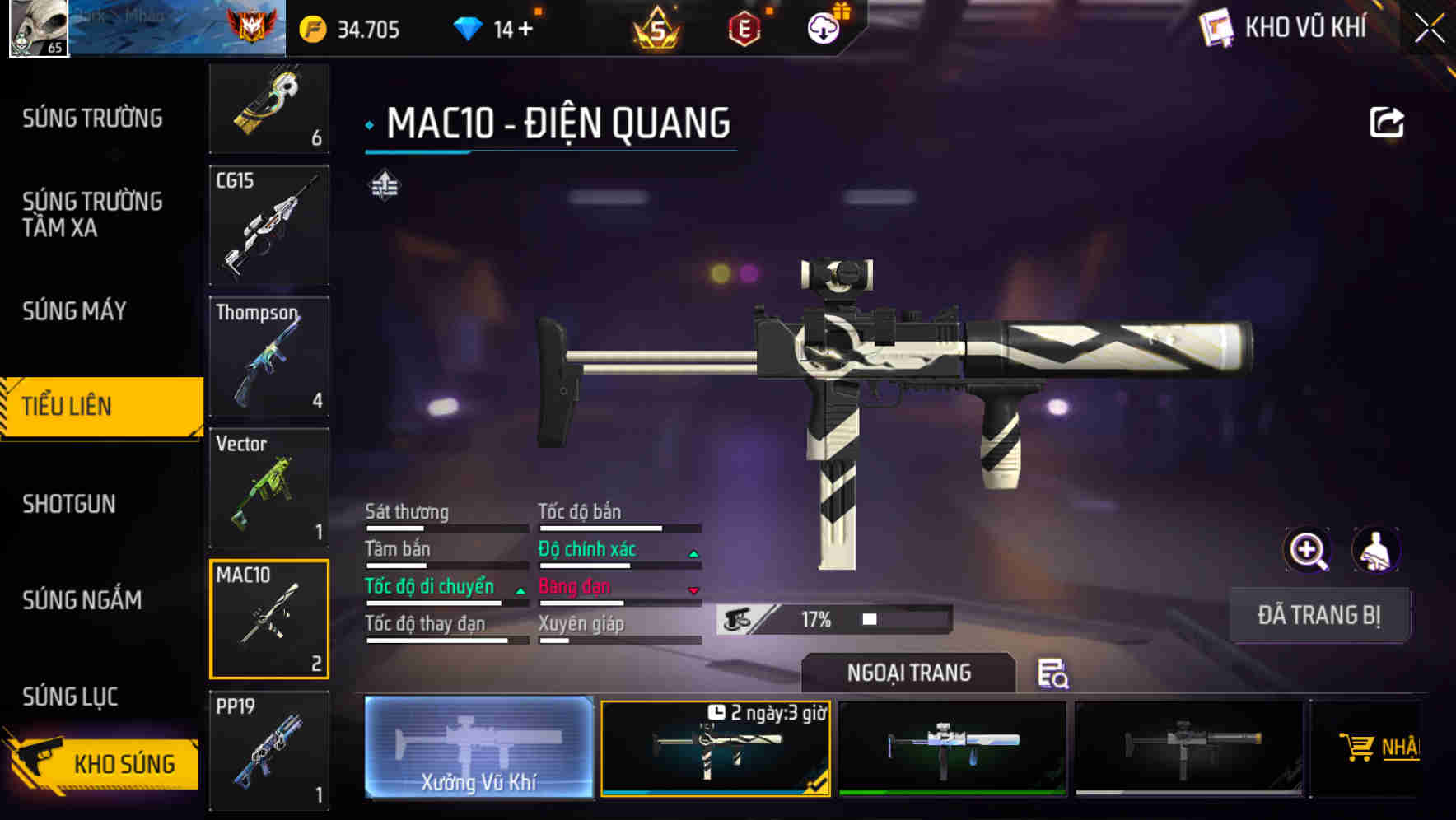Click the Đã Trang Bị button
Image resolution: width=1456 pixels, height=820 pixels.
click(1318, 615)
